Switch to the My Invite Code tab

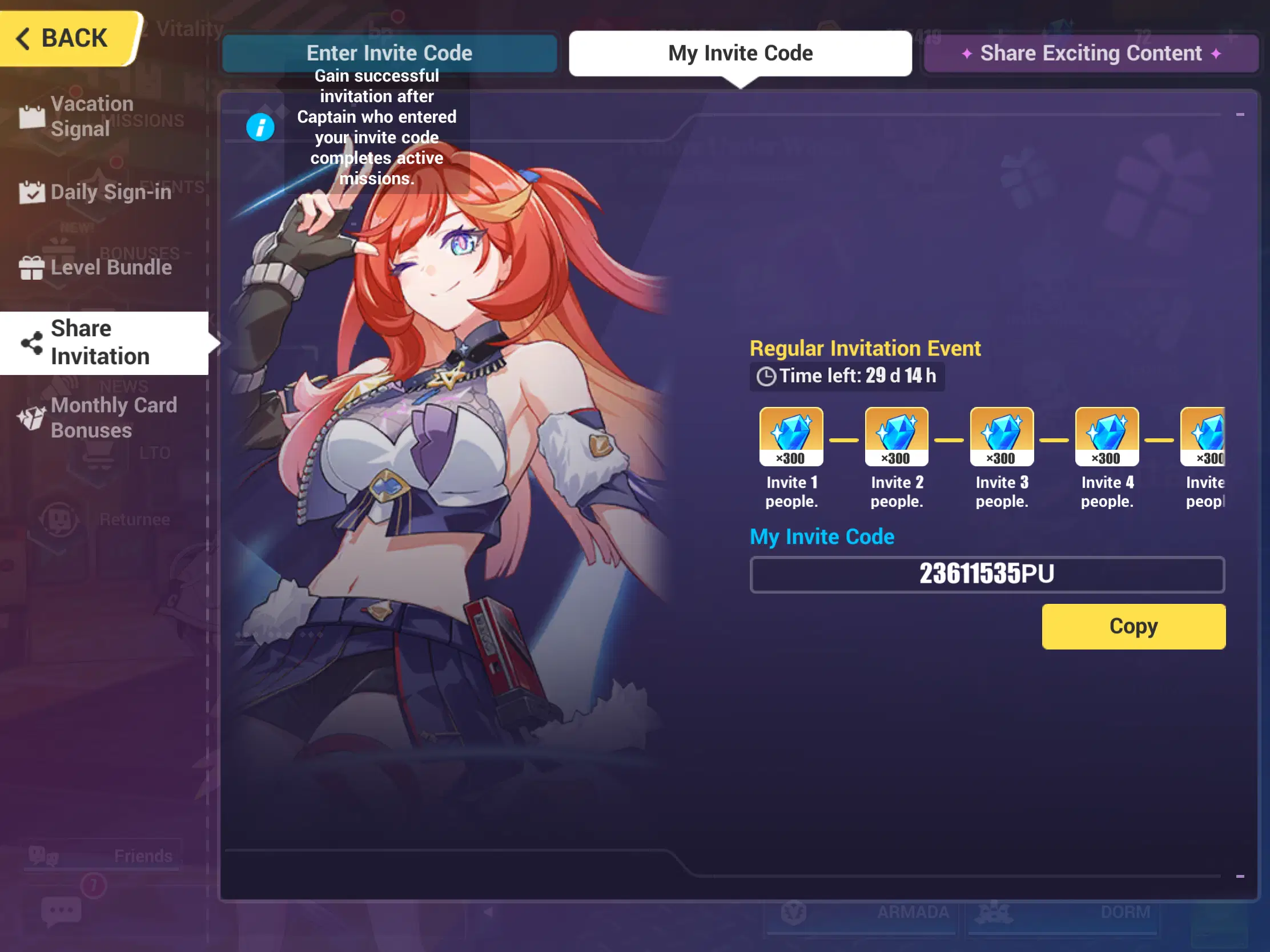pos(741,53)
